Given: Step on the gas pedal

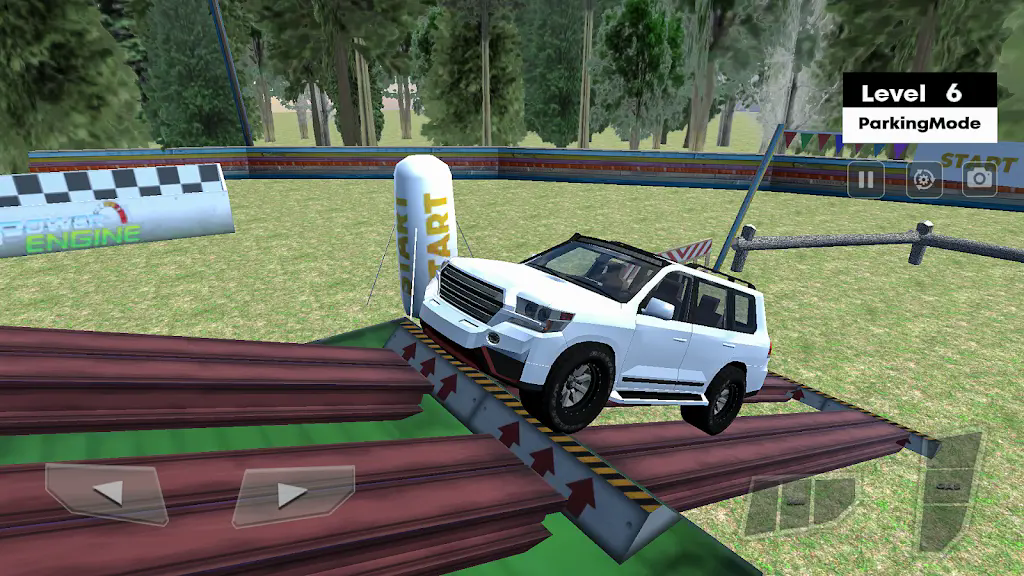Looking at the screenshot, I should coord(949,490).
